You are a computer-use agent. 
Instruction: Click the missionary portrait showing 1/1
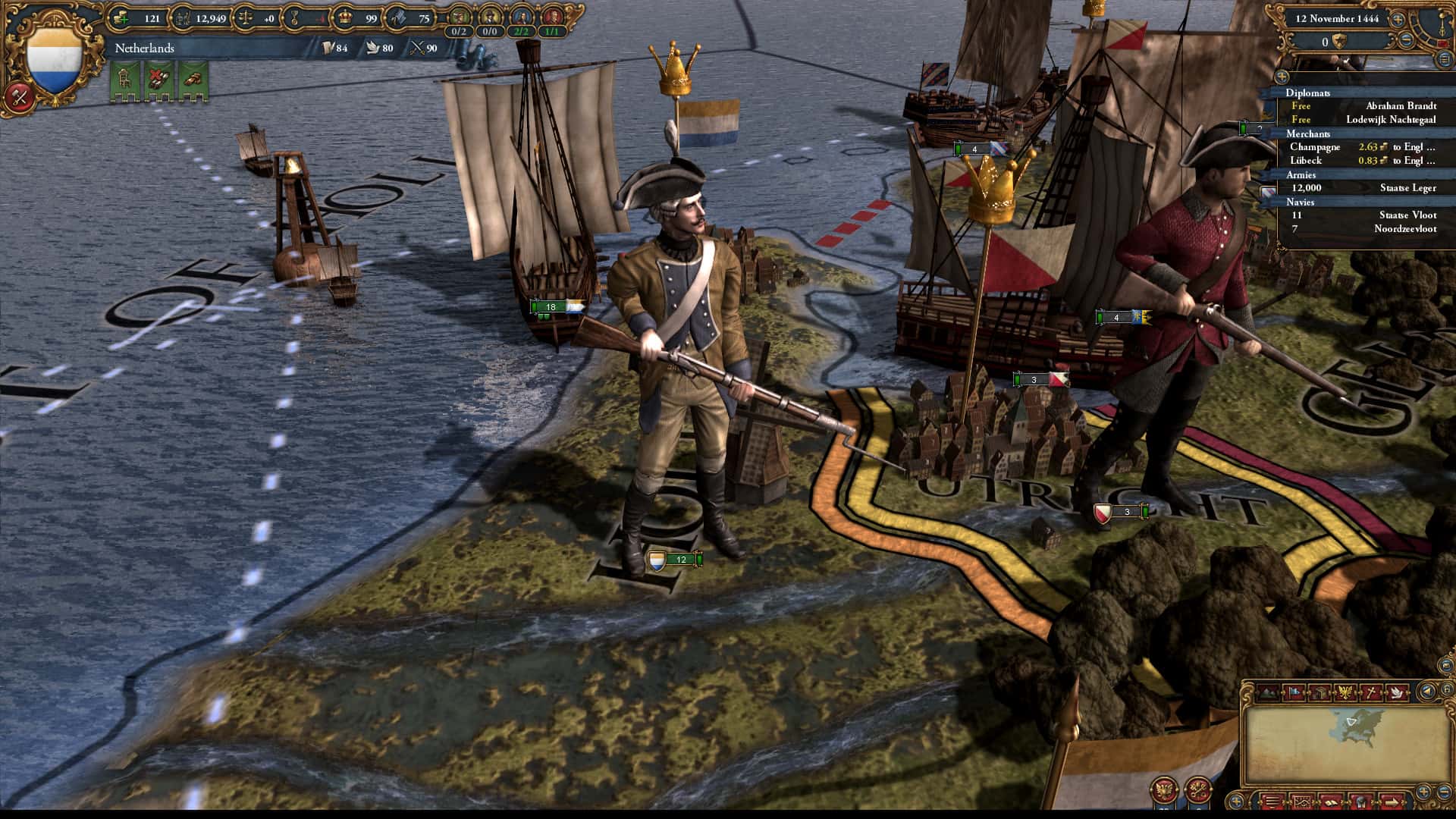(x=553, y=17)
